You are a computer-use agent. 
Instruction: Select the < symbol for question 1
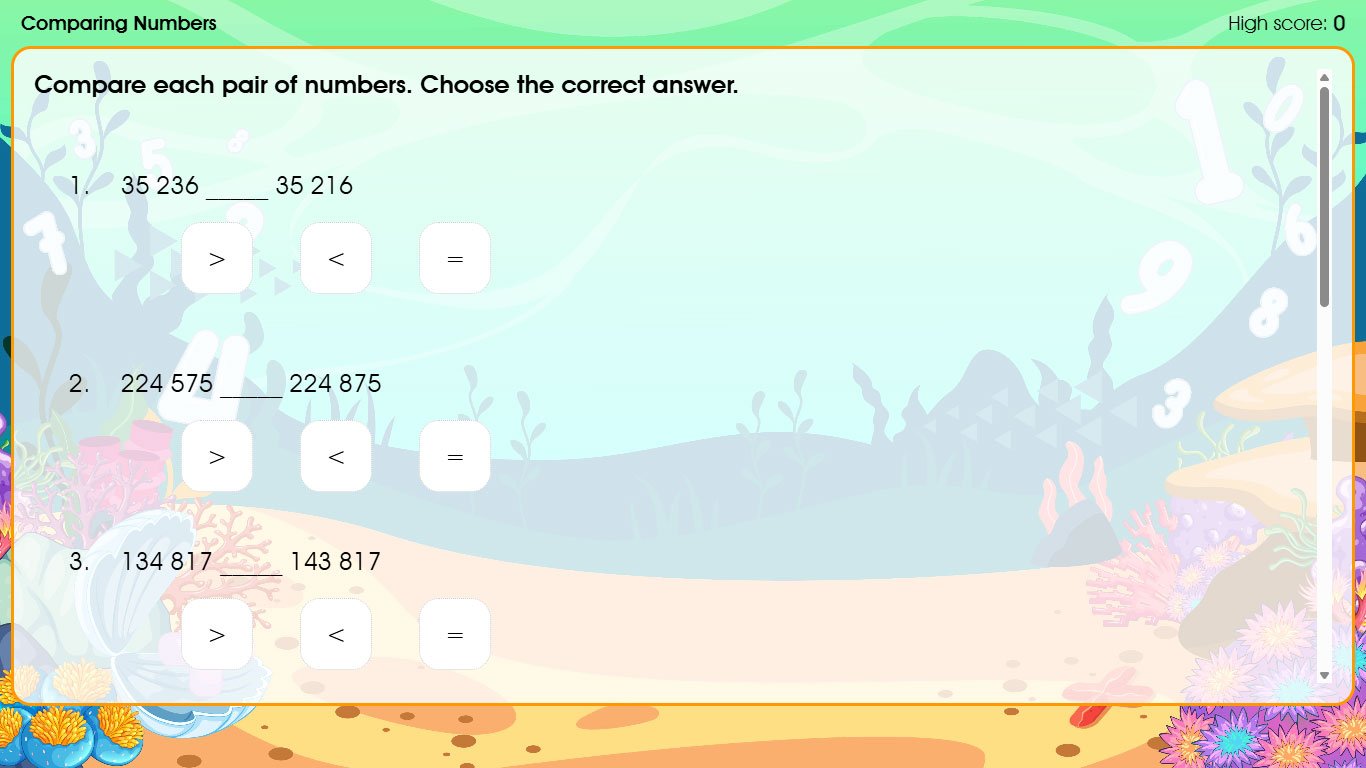[x=336, y=258]
